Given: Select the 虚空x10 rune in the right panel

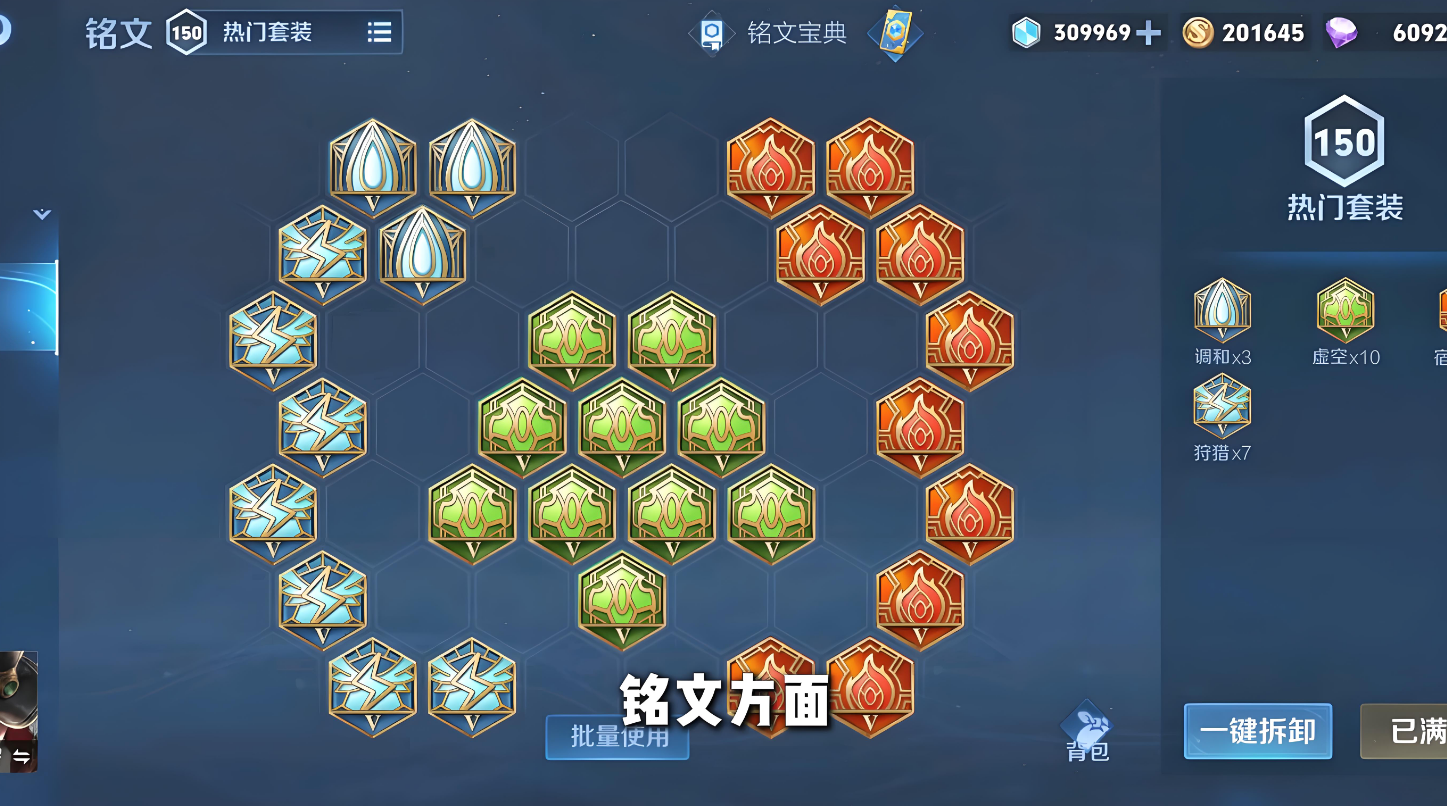Looking at the screenshot, I should coord(1345,312).
